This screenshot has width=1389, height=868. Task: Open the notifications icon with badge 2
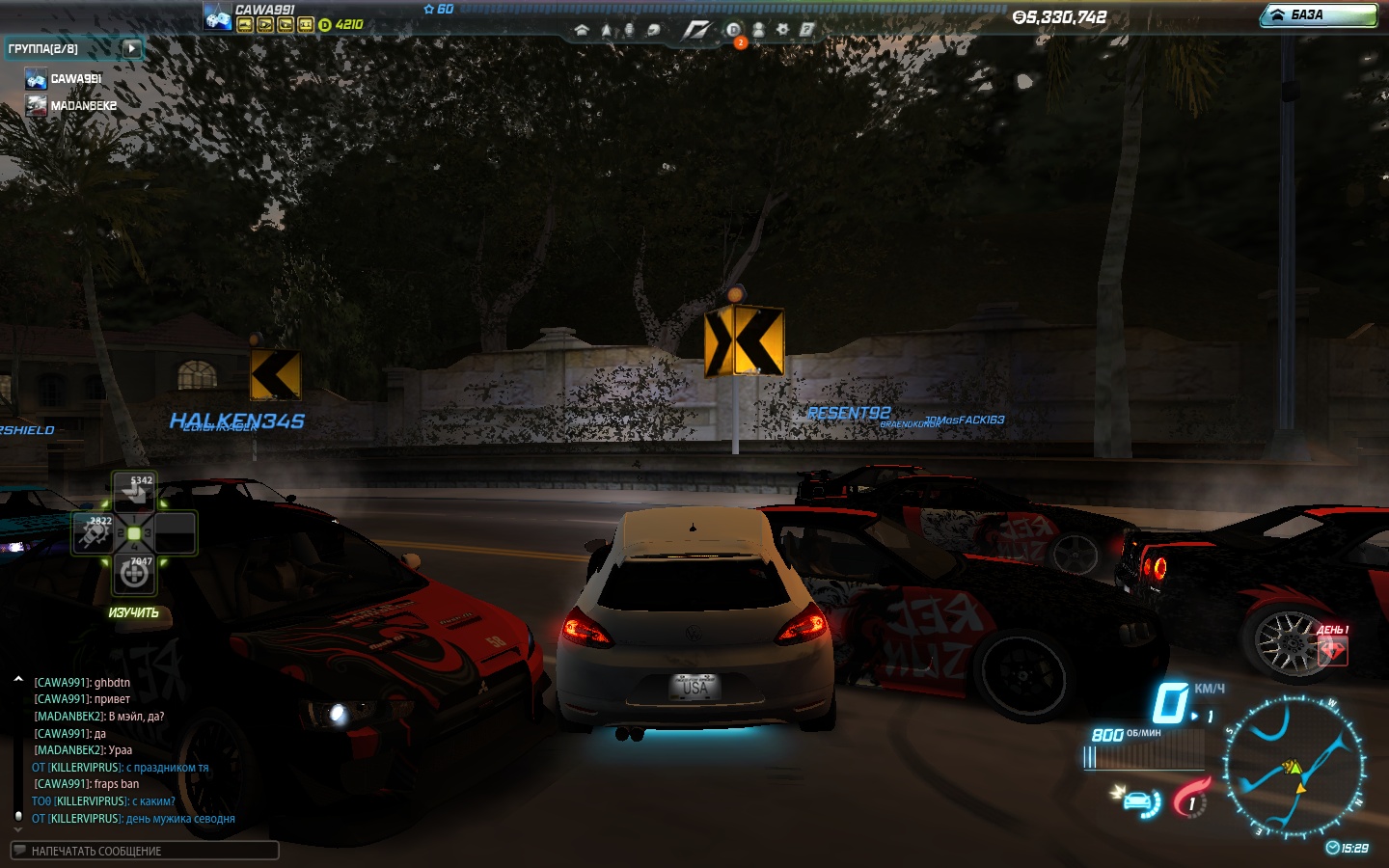tap(734, 31)
